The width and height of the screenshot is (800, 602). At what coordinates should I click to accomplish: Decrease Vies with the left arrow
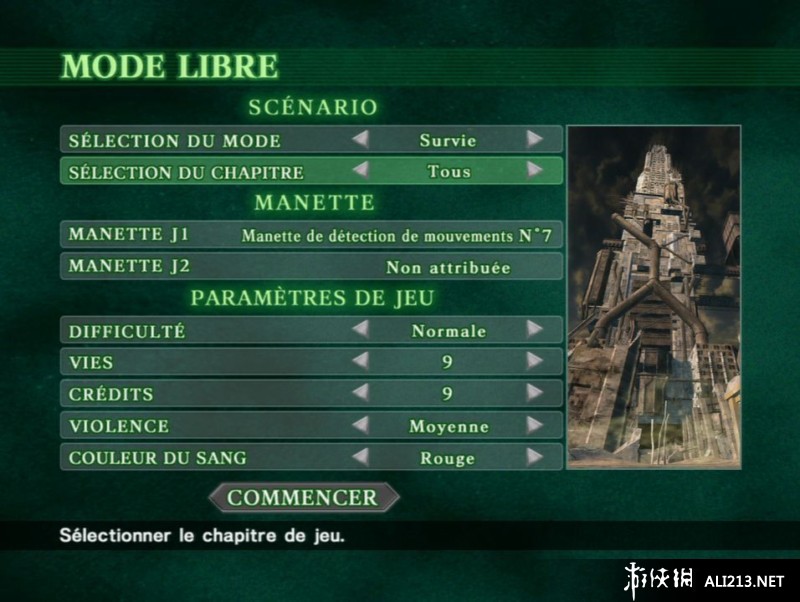[x=360, y=361]
